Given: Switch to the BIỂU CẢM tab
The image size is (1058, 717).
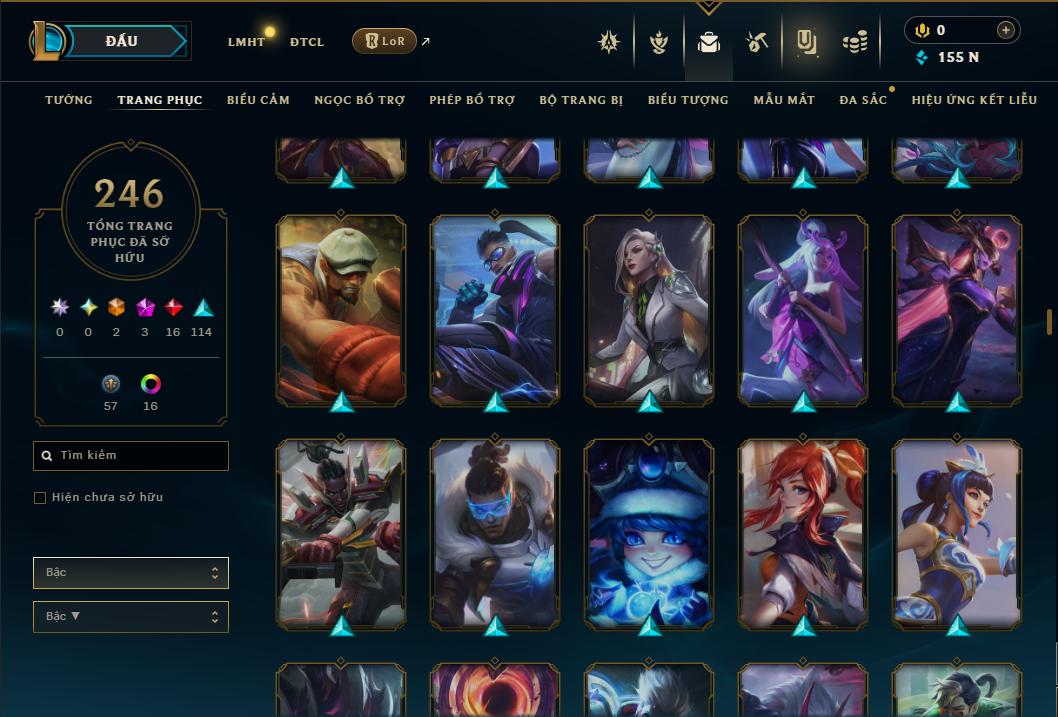Looking at the screenshot, I should [x=258, y=100].
